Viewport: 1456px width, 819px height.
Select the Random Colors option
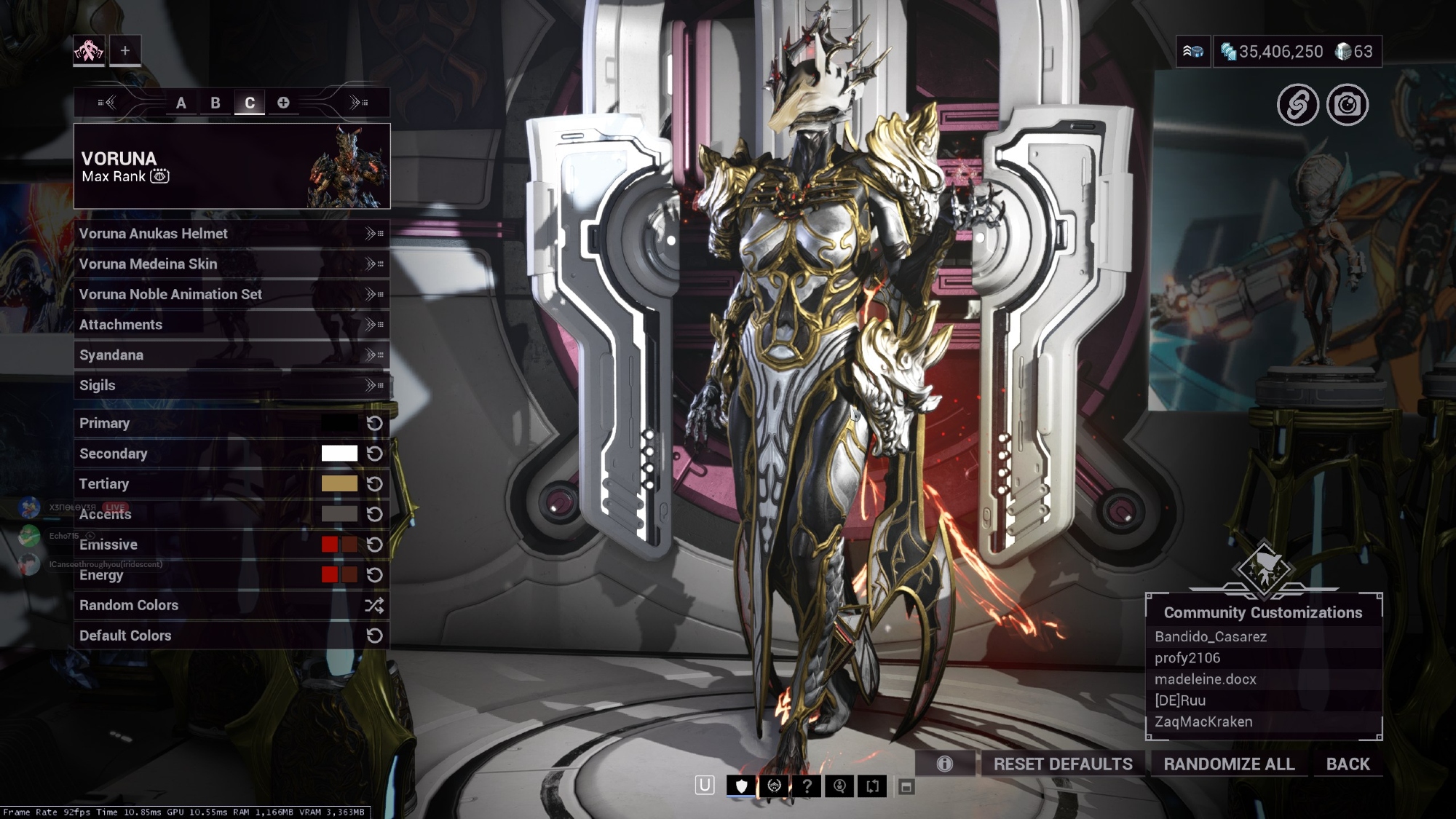231,605
